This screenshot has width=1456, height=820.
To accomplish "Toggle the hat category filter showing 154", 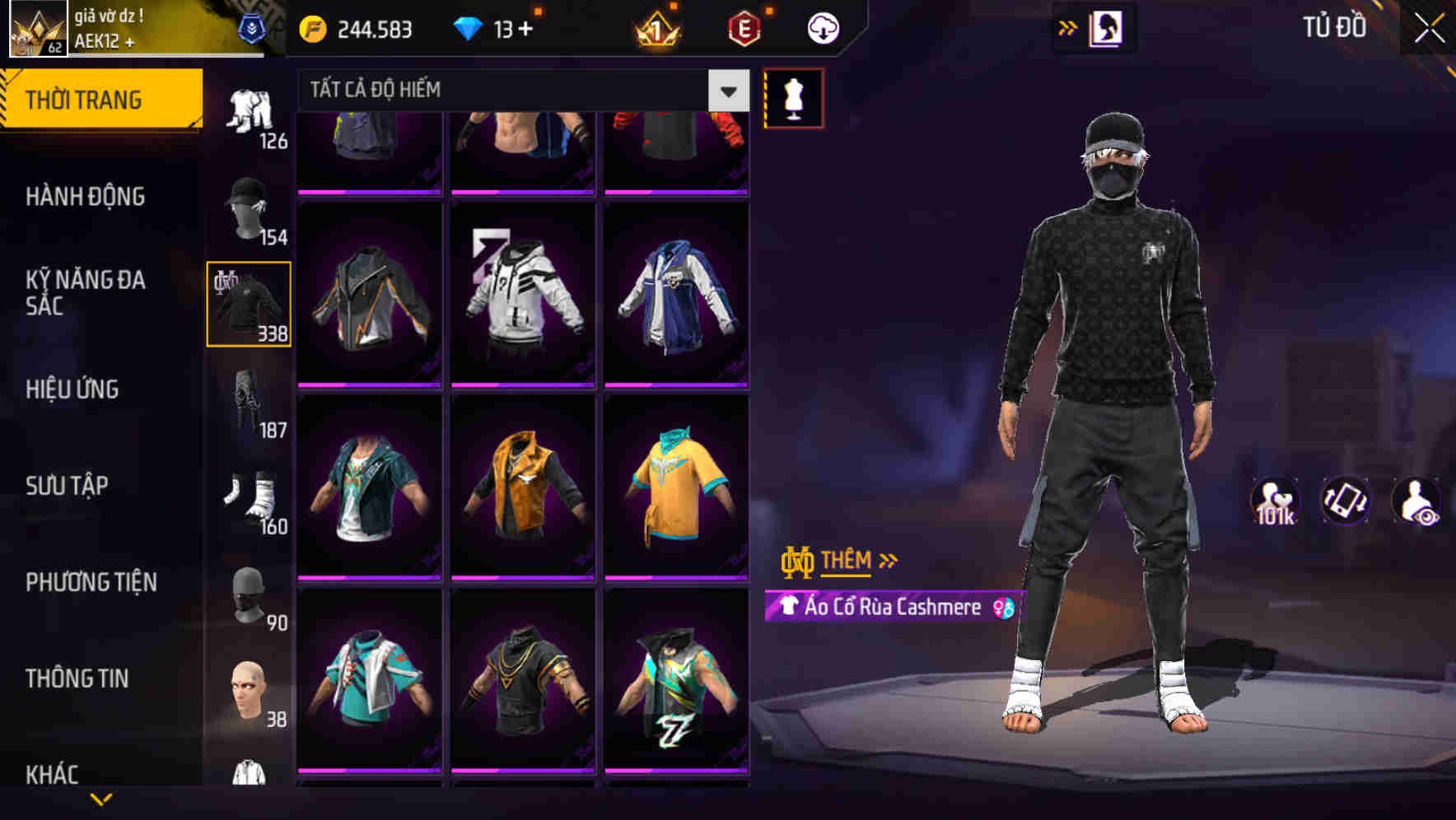I will tap(250, 206).
